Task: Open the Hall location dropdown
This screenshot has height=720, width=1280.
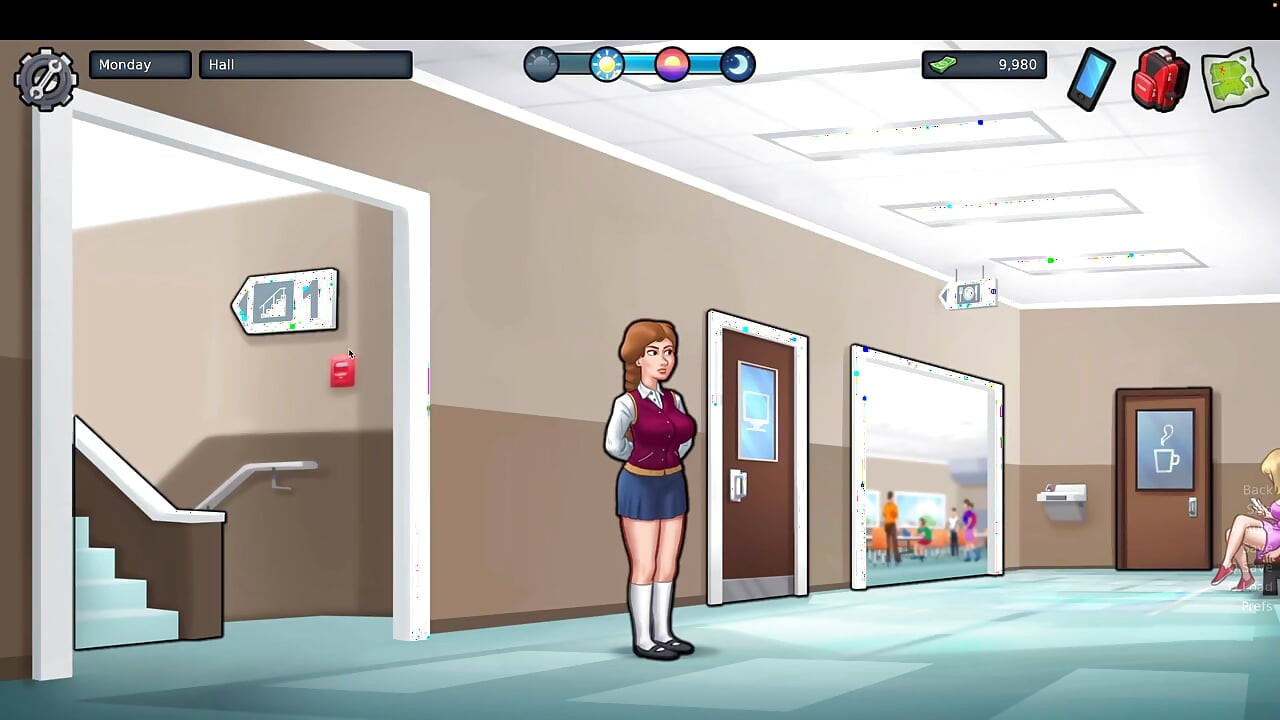Action: tap(305, 64)
